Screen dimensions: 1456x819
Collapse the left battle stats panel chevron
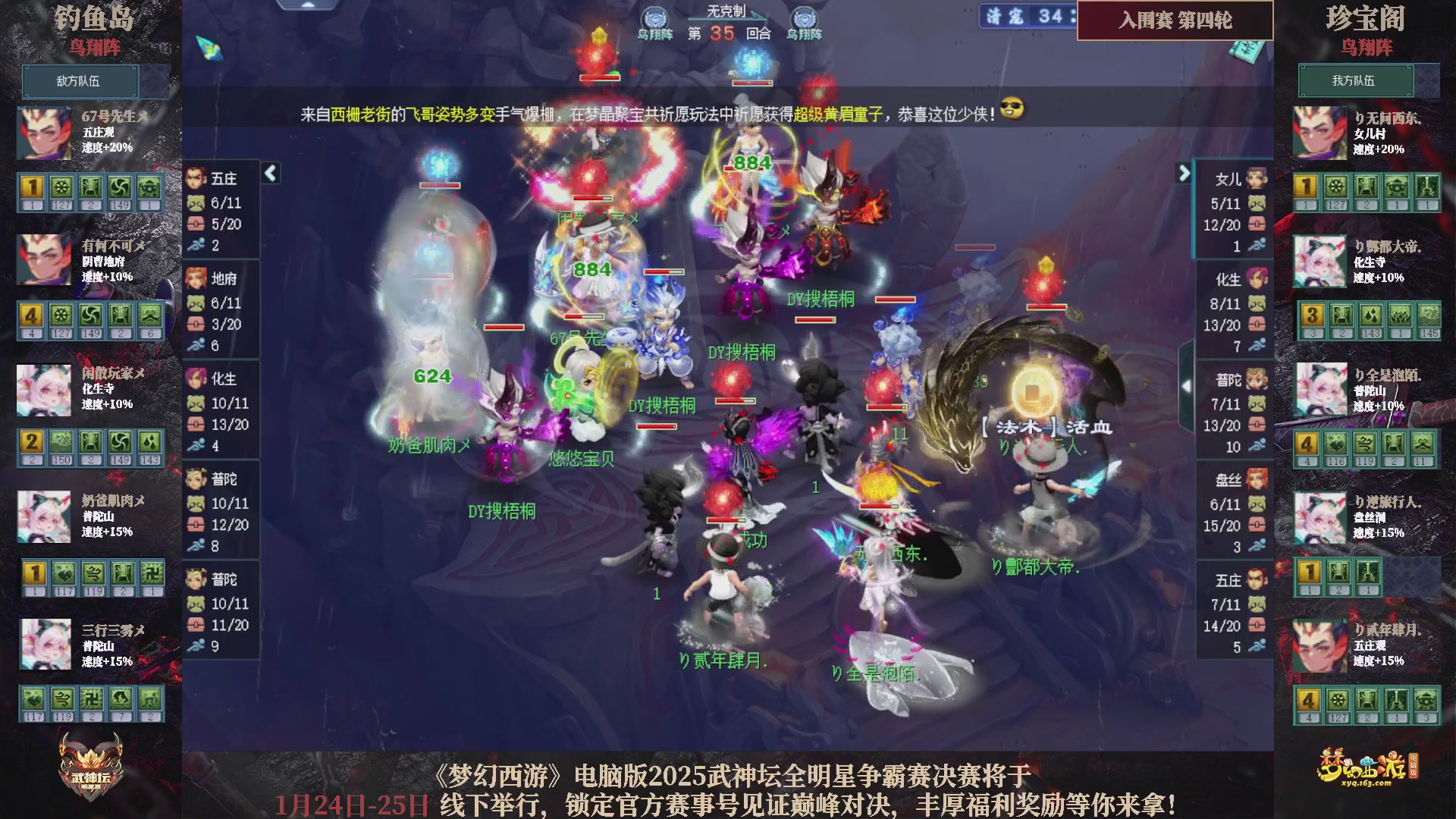(269, 173)
